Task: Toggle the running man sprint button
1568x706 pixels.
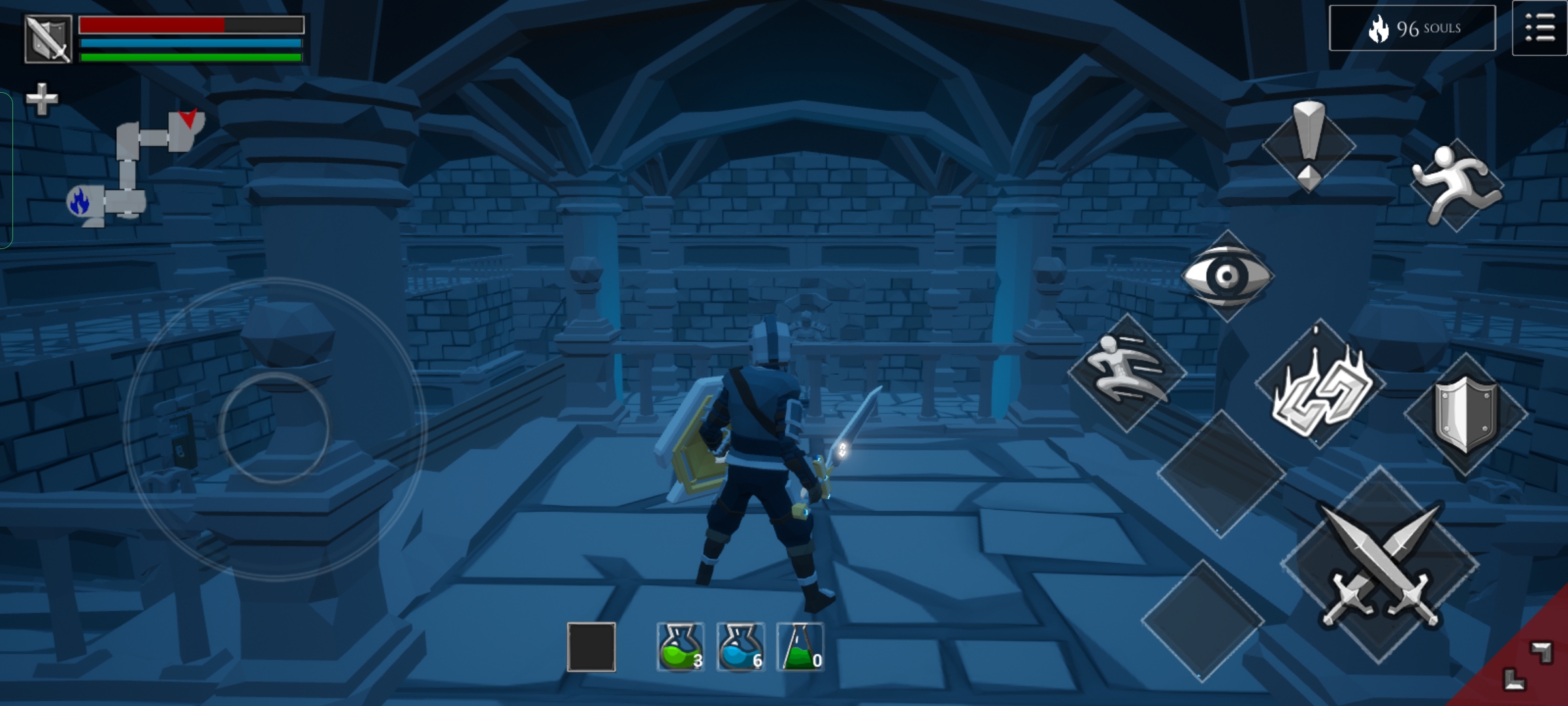Action: [1456, 185]
